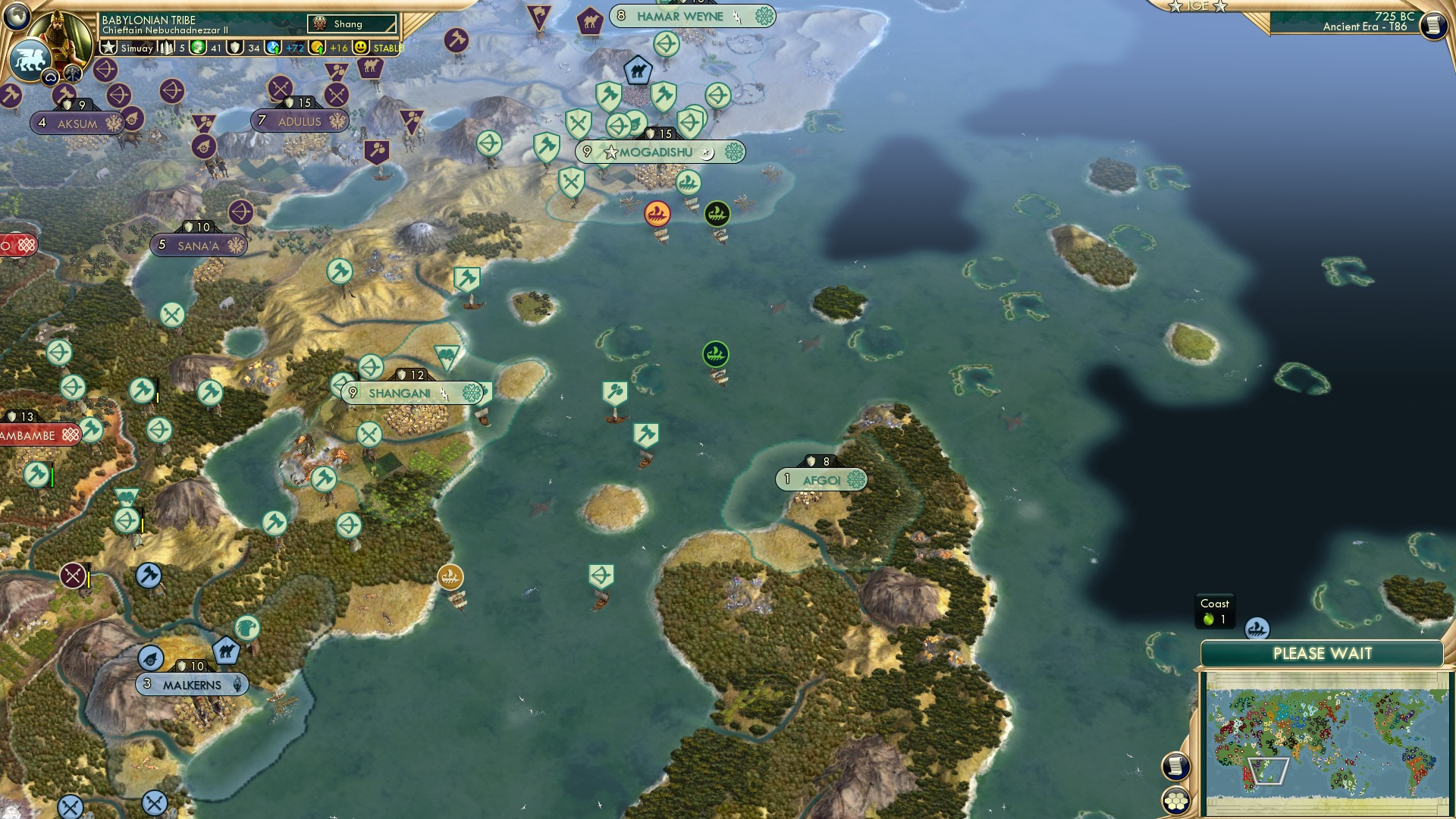The height and width of the screenshot is (819, 1456).
Task: Toggle the globe view in top-left corner
Action: coord(17,15)
